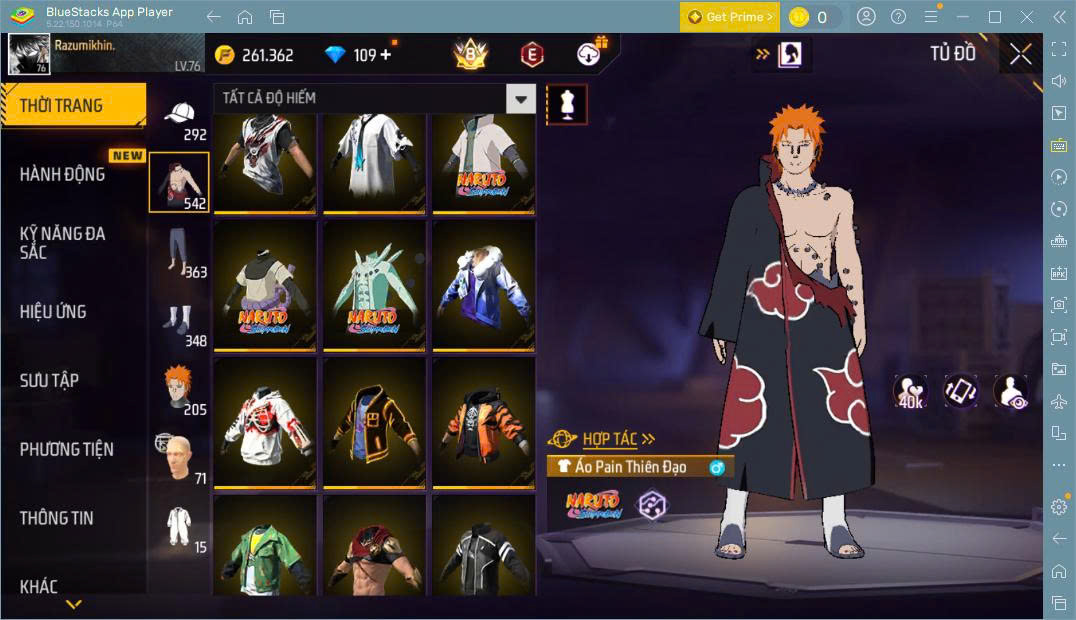Open the shoes subcategory showing 348
Image resolution: width=1076 pixels, height=620 pixels.
[x=180, y=323]
